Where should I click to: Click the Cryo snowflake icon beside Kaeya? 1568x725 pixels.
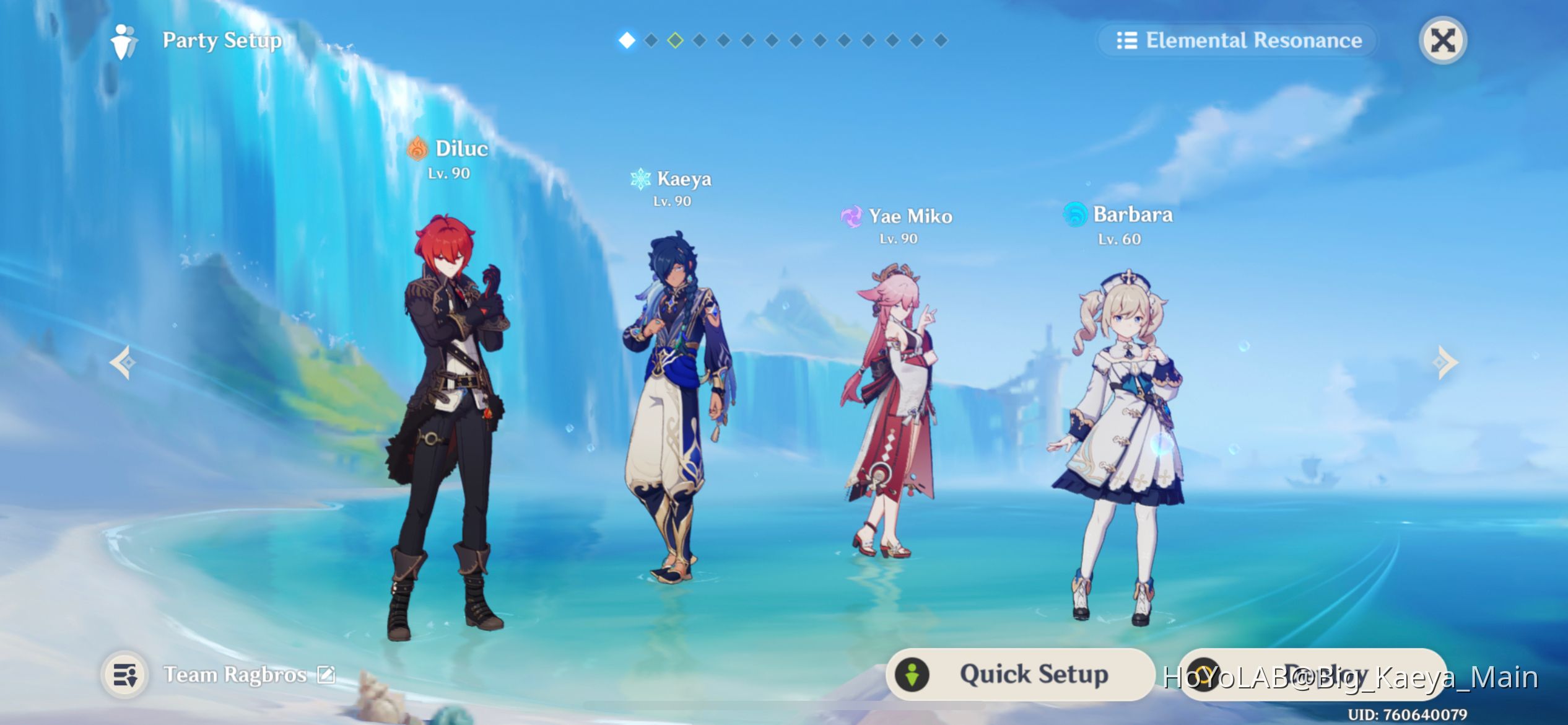pyautogui.click(x=640, y=179)
